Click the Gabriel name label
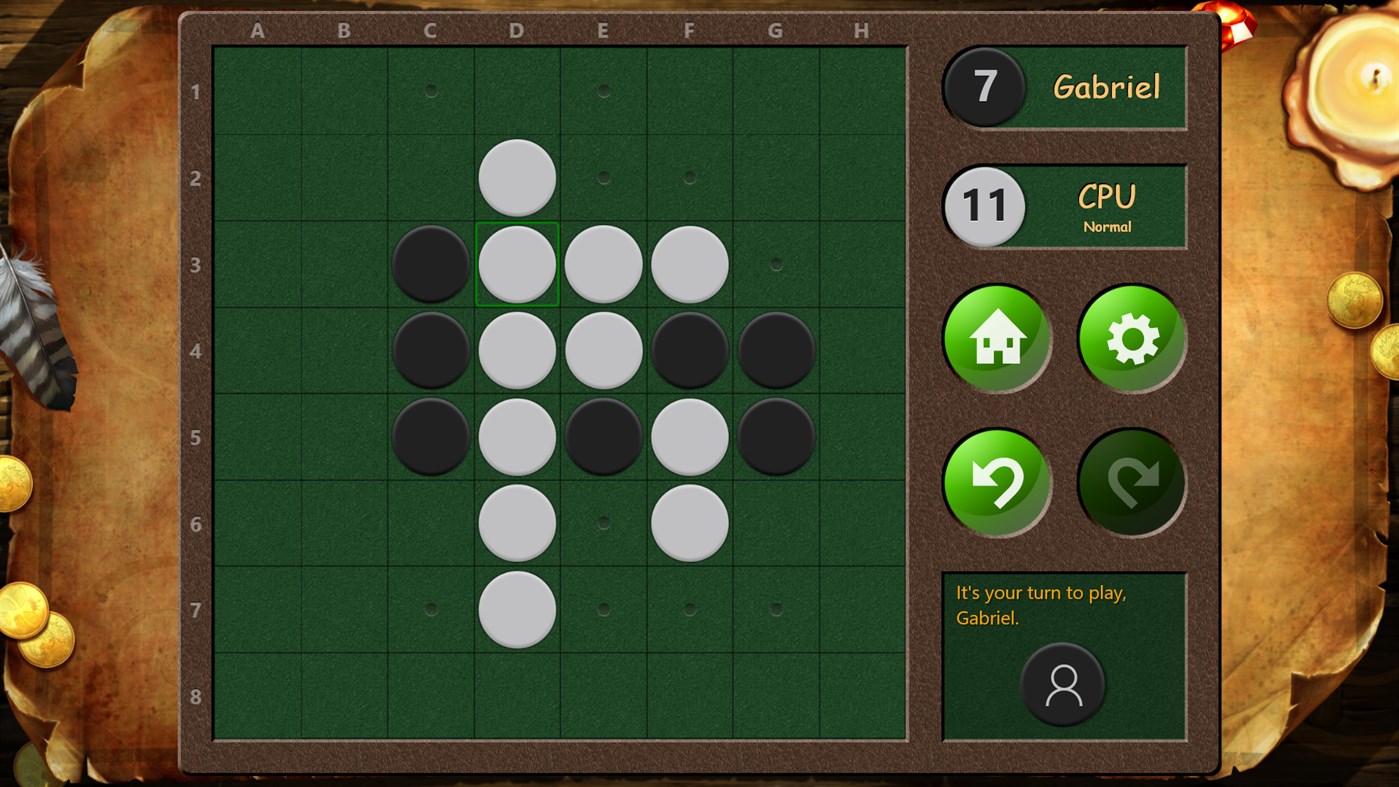Viewport: 1399px width, 787px height. point(1107,87)
